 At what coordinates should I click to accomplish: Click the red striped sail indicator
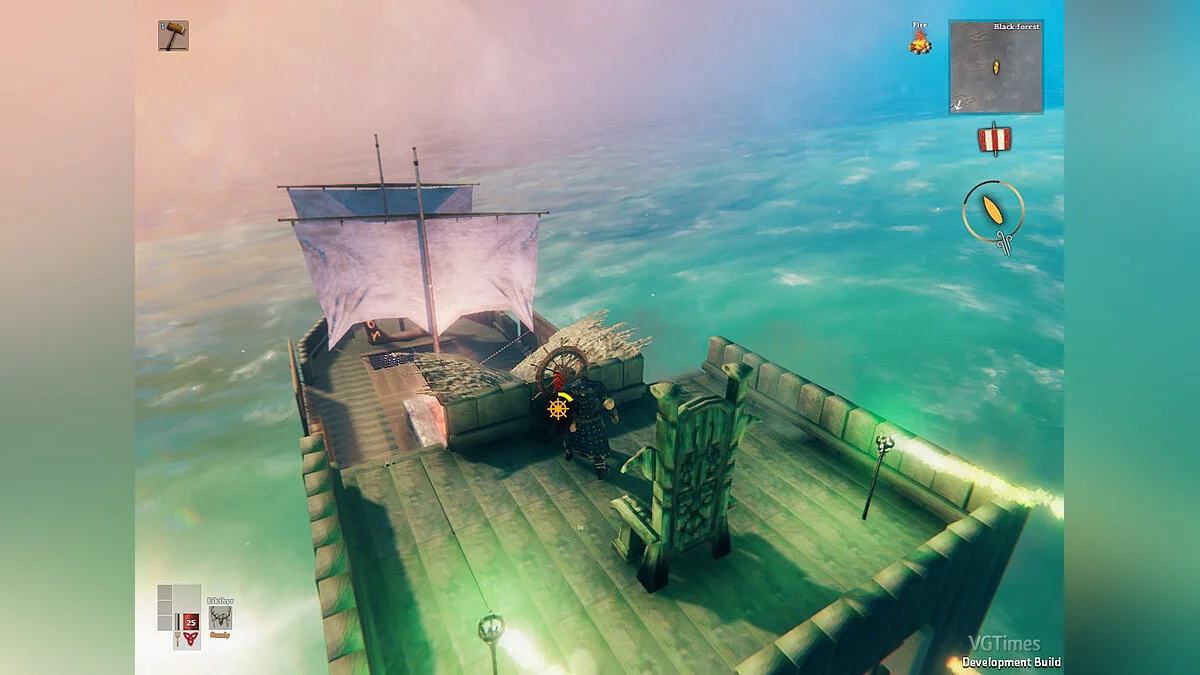(x=994, y=139)
